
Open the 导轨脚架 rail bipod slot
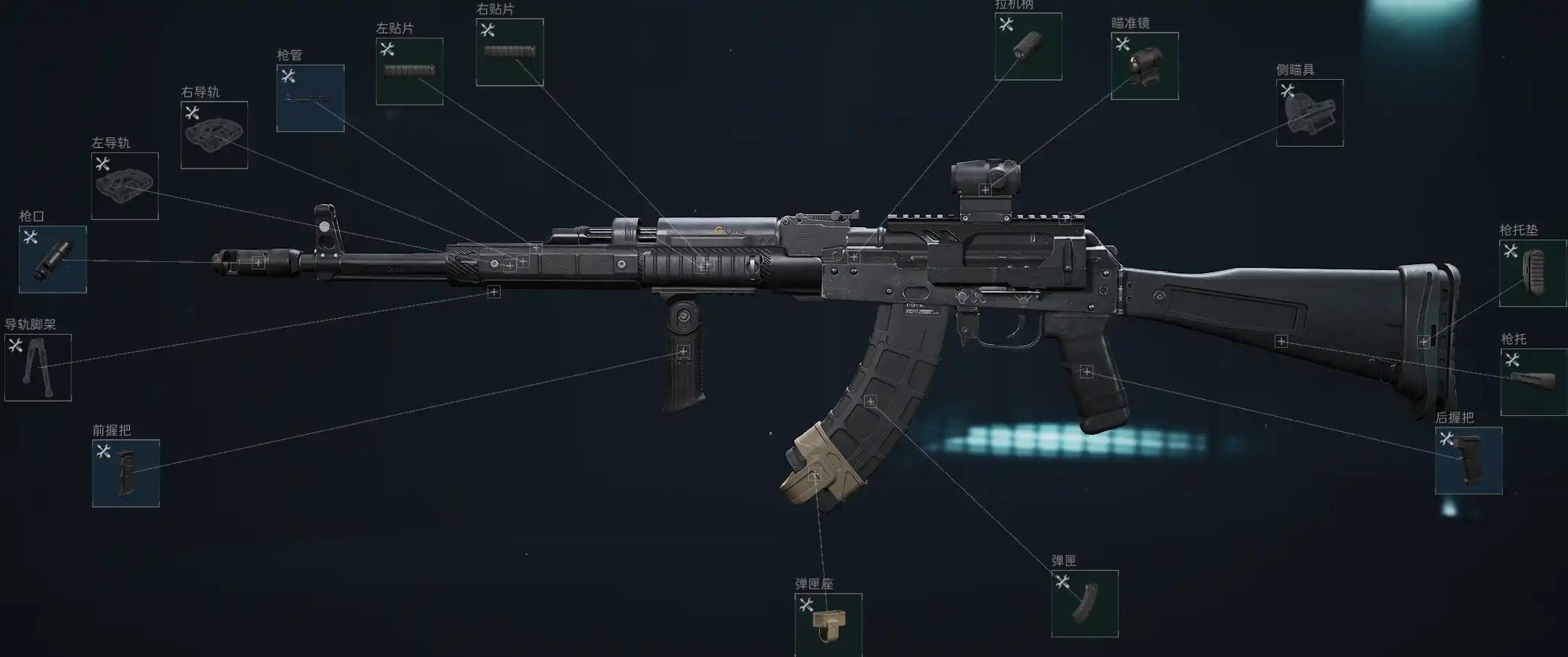click(x=38, y=367)
